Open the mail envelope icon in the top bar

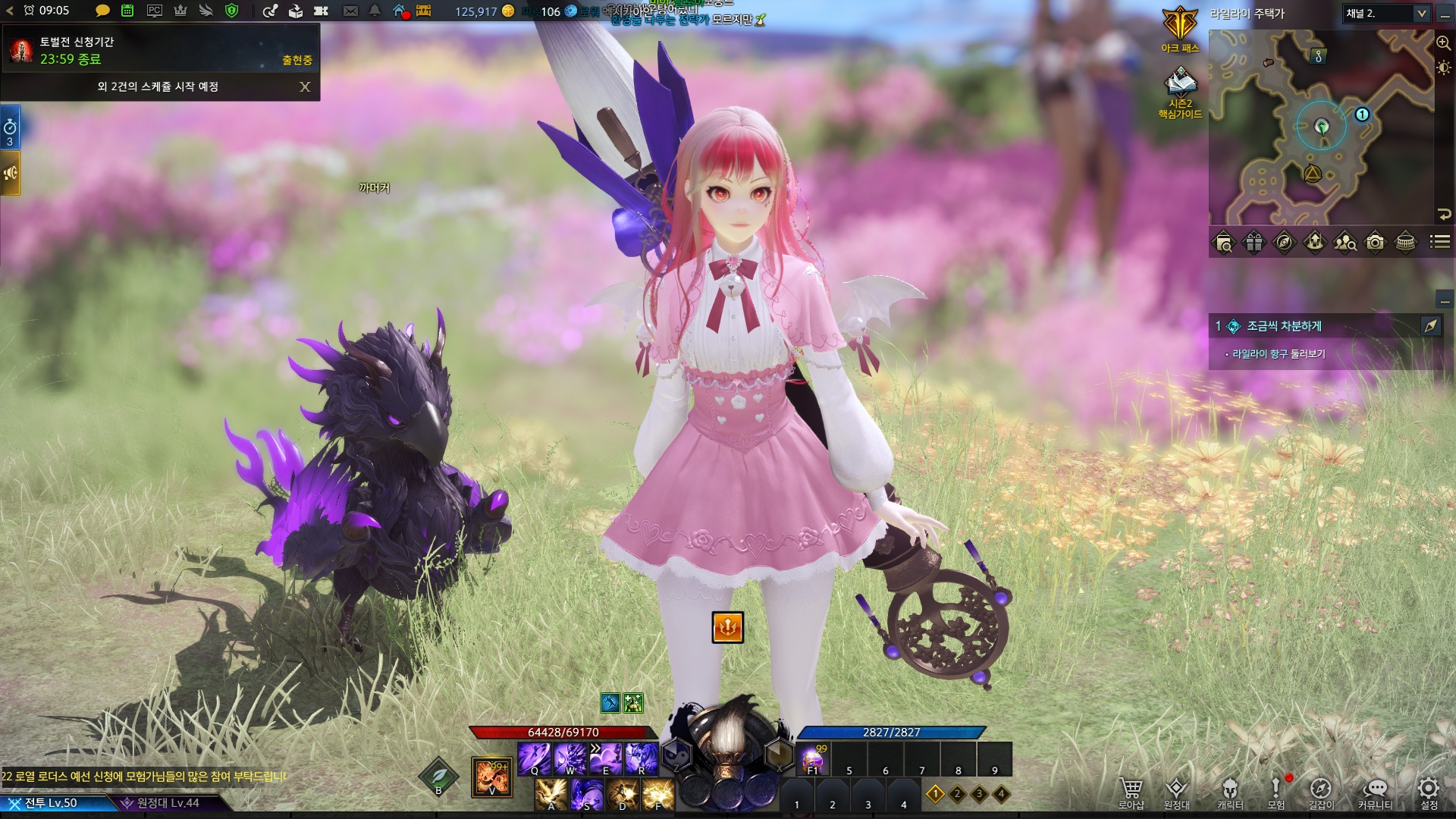coord(350,11)
